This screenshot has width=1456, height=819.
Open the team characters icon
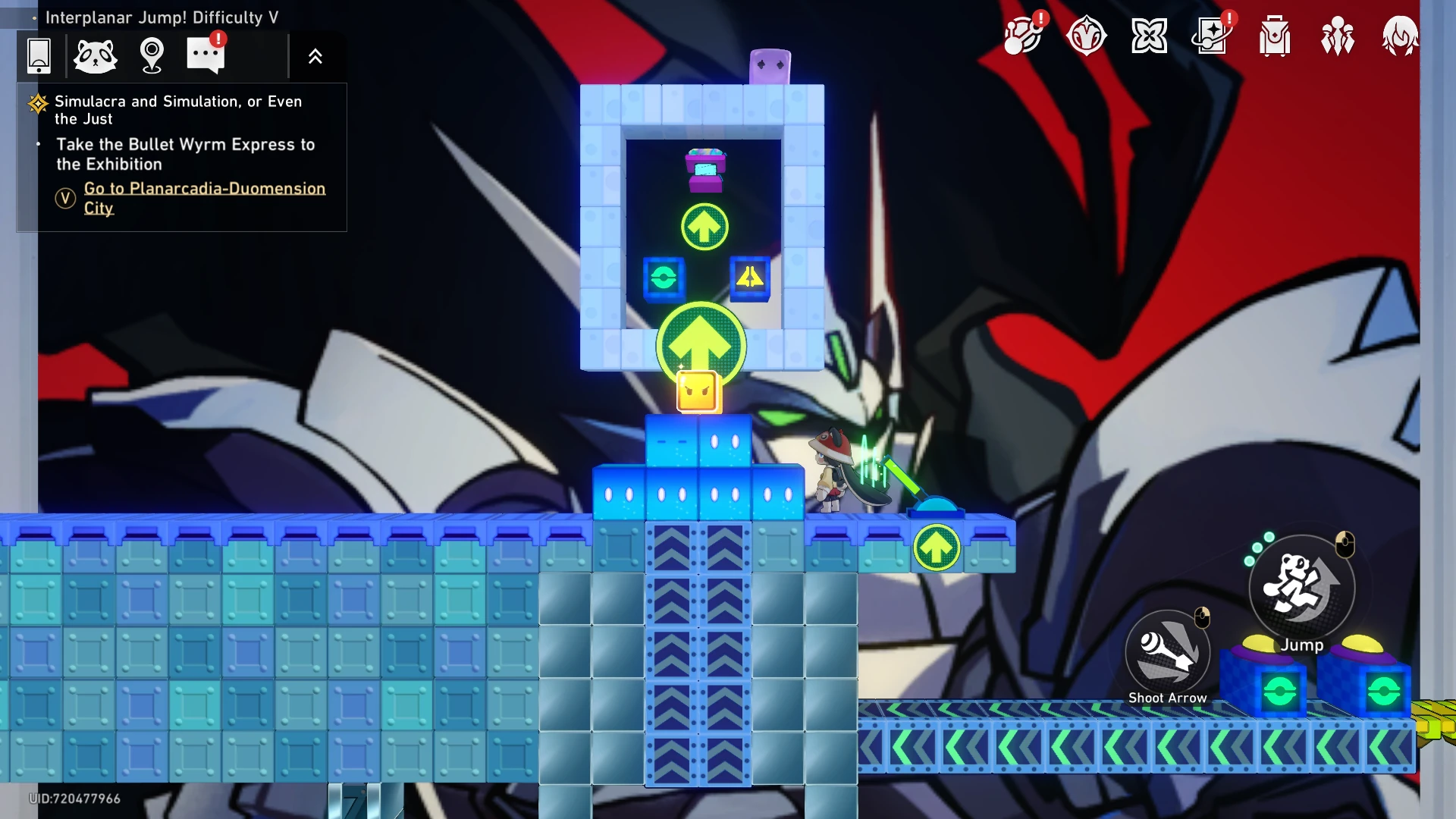point(1337,36)
